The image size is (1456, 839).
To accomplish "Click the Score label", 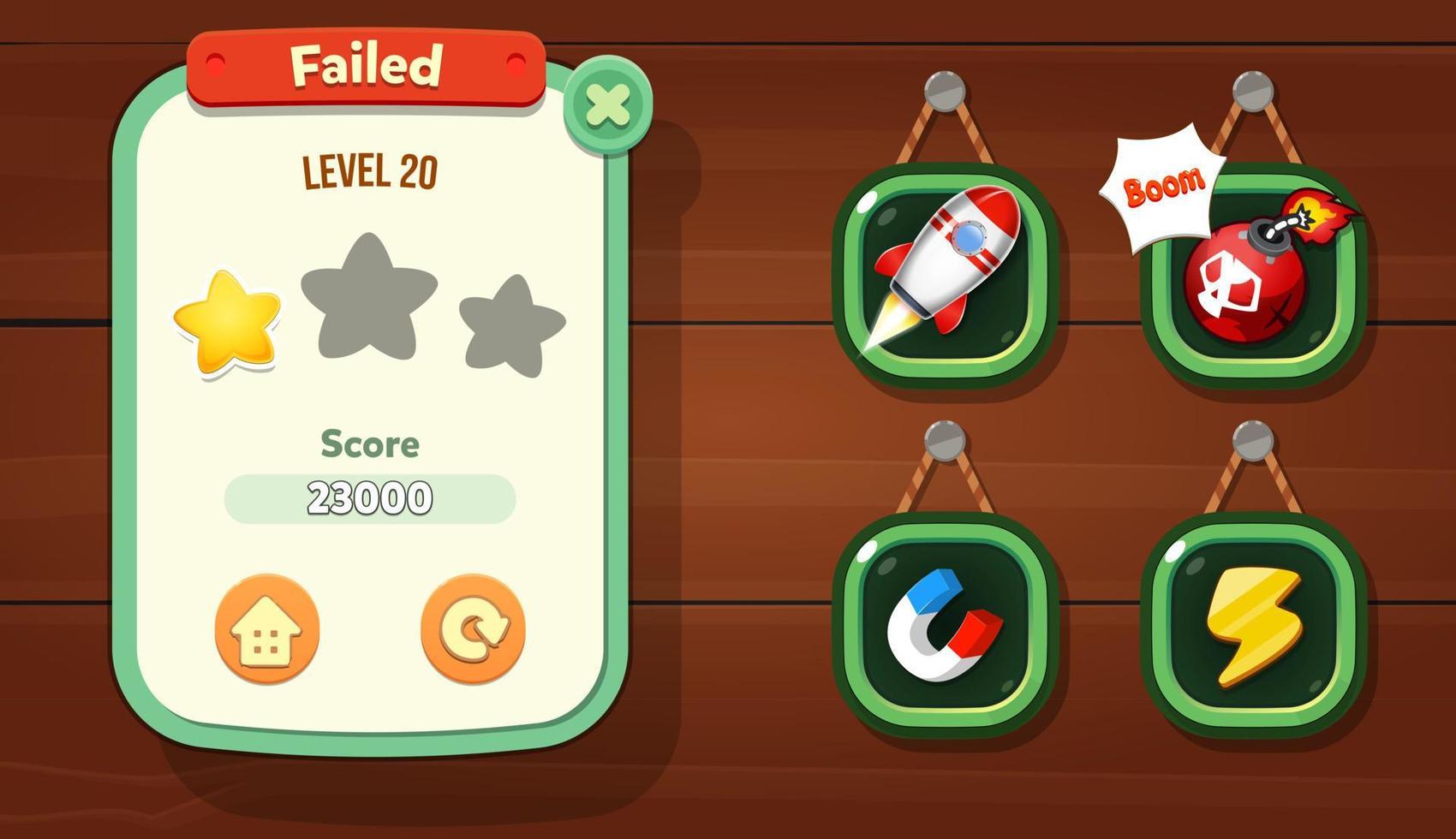I will pyautogui.click(x=370, y=443).
